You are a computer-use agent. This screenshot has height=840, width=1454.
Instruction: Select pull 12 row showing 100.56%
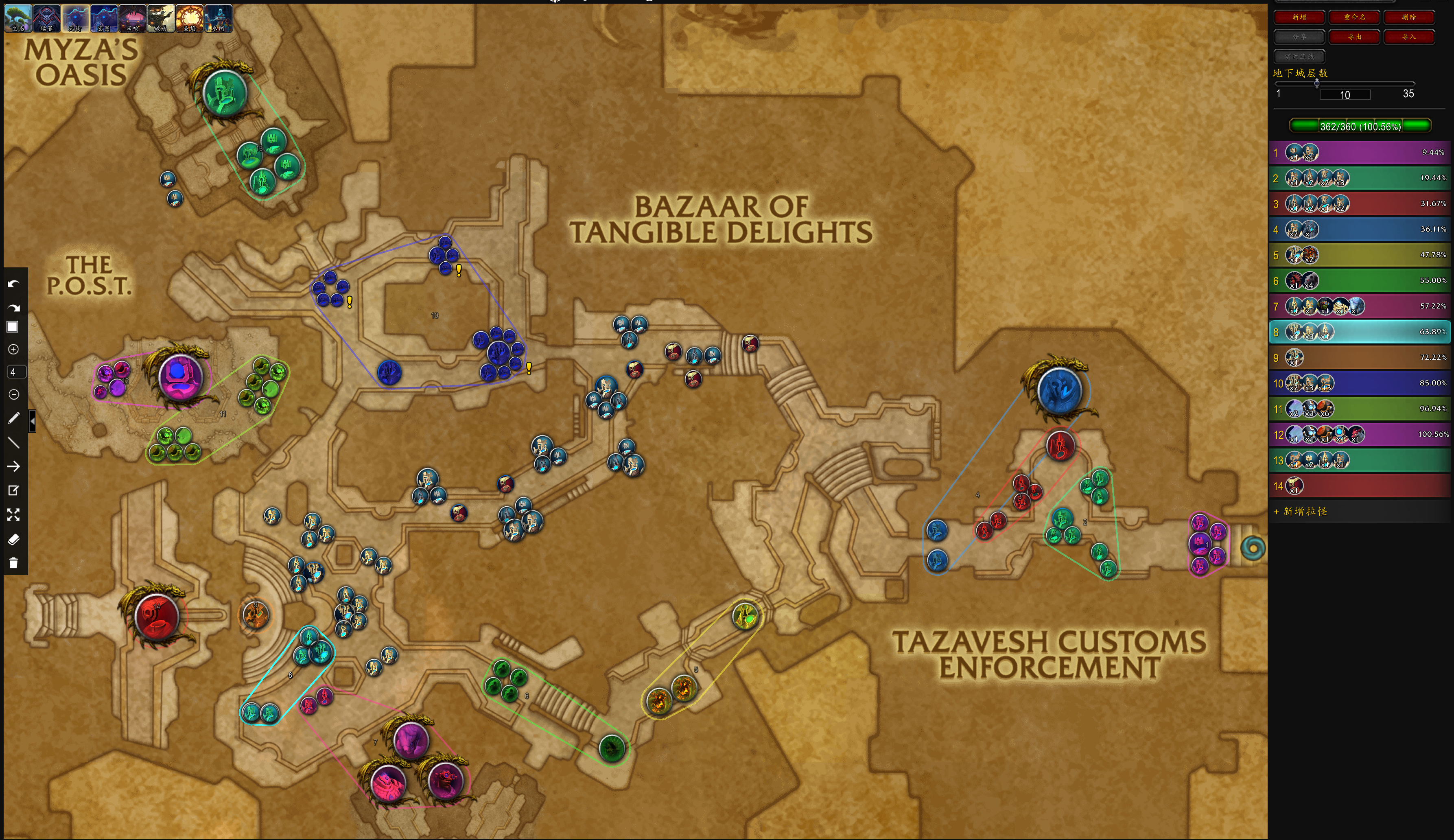tap(1360, 434)
